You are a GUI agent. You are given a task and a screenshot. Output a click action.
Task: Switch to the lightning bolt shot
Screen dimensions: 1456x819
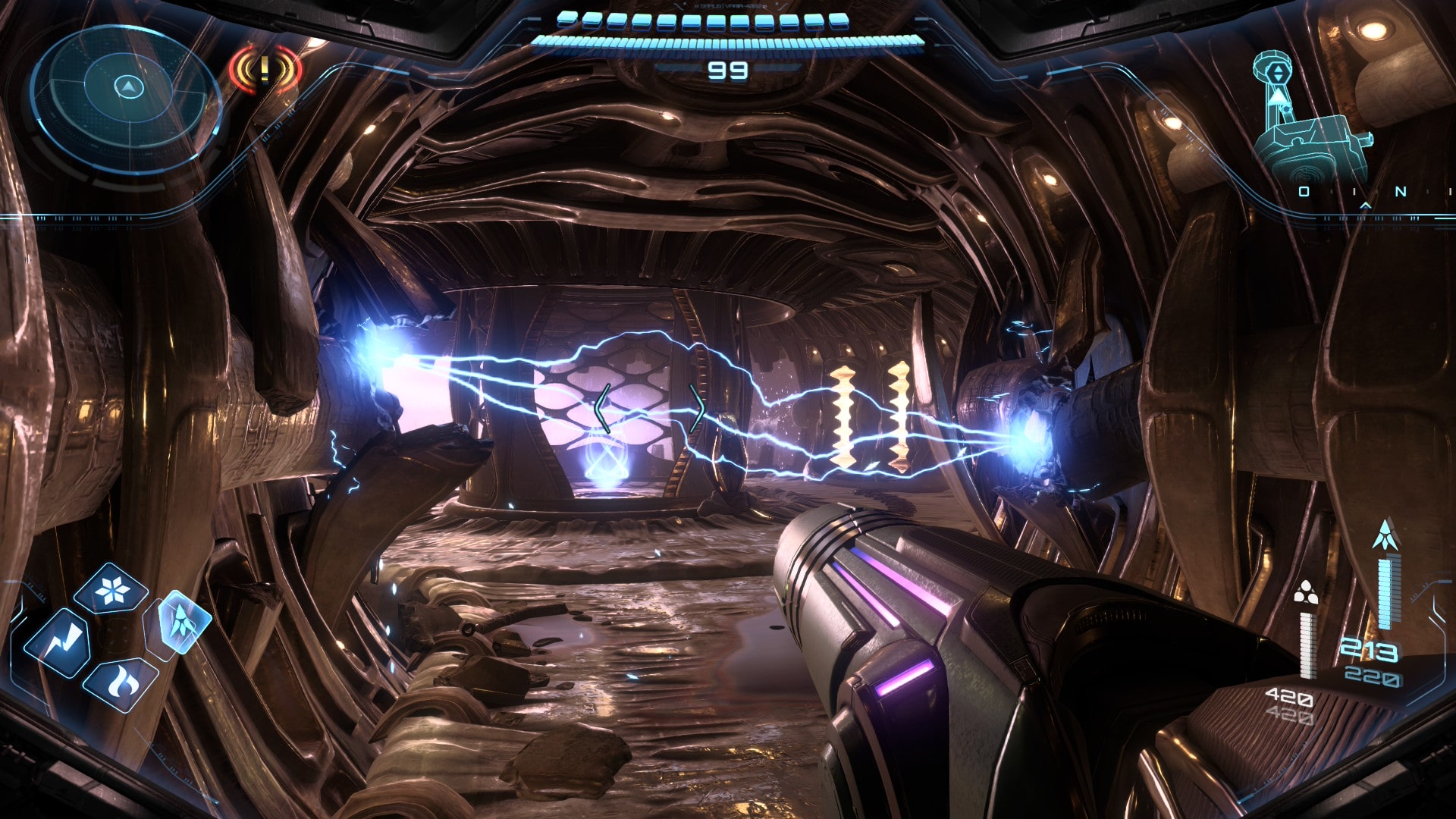click(58, 644)
